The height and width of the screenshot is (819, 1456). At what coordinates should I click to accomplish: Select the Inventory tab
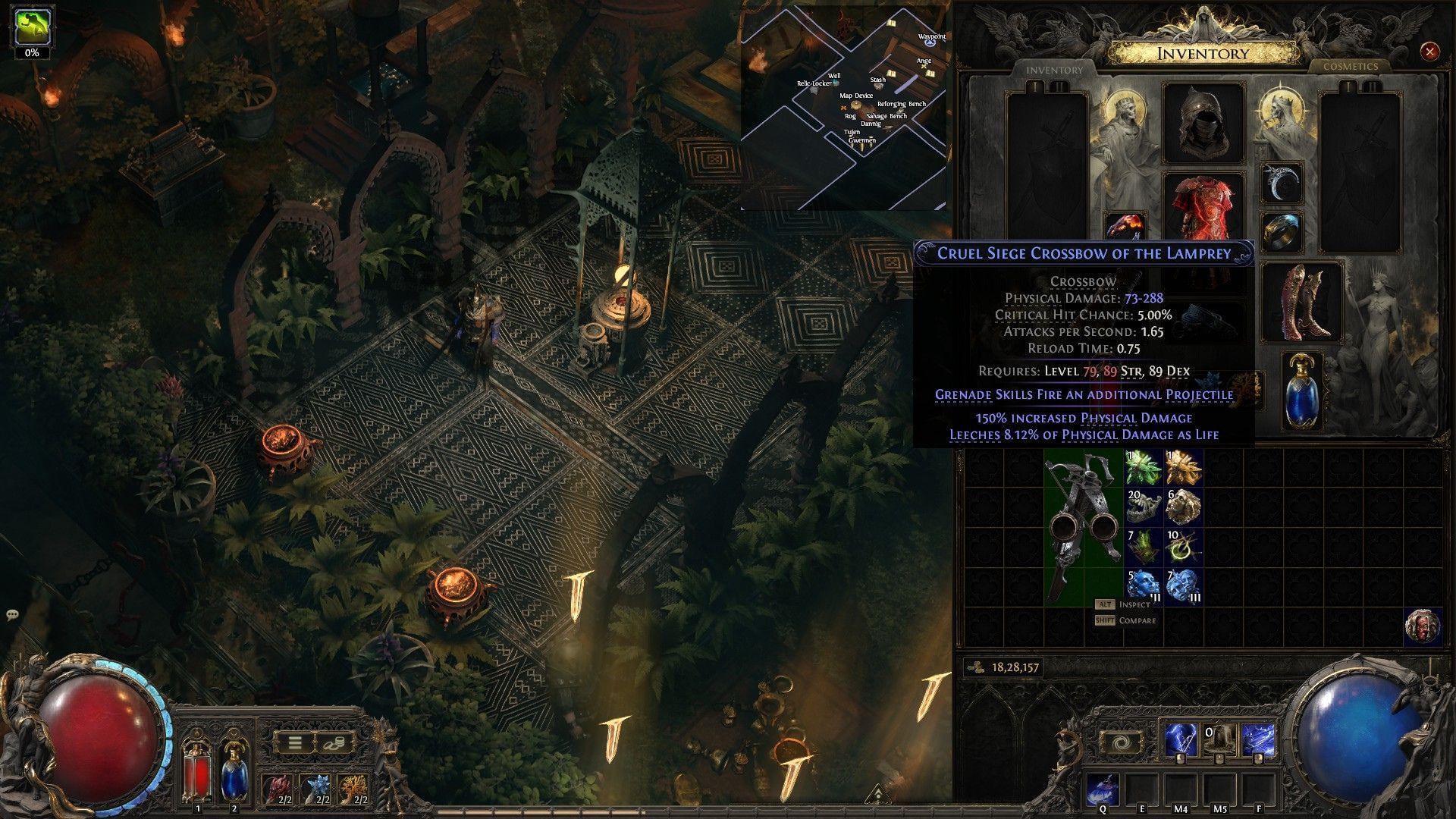(x=1054, y=70)
